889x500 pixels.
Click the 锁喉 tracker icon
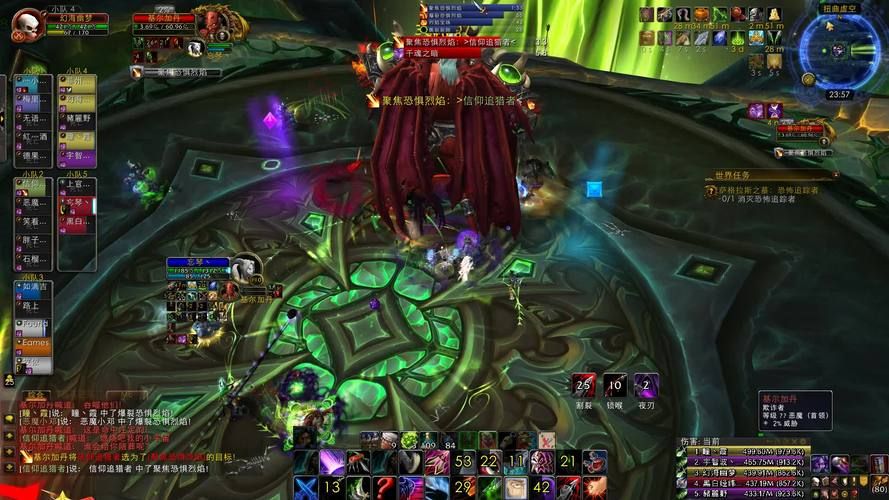tap(615, 387)
